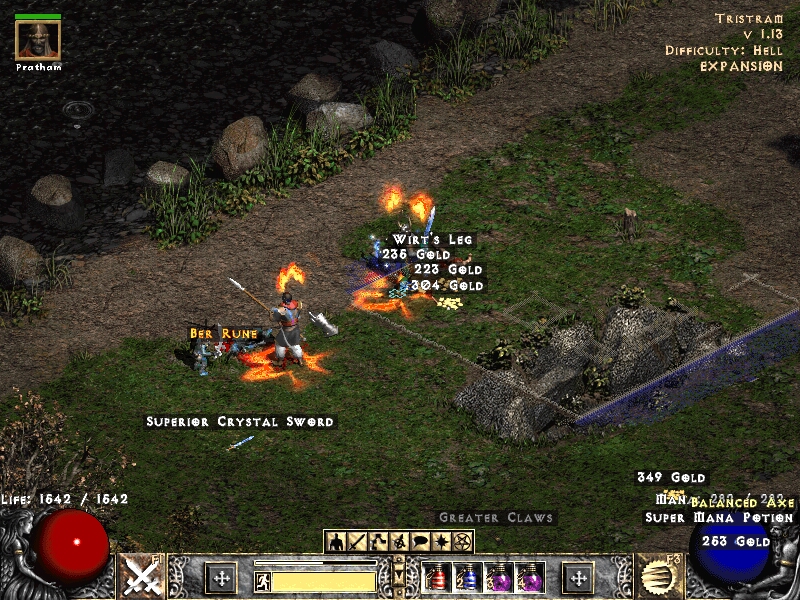Use the blue mana potion in the belt
This screenshot has height=600, width=800.
[467, 578]
